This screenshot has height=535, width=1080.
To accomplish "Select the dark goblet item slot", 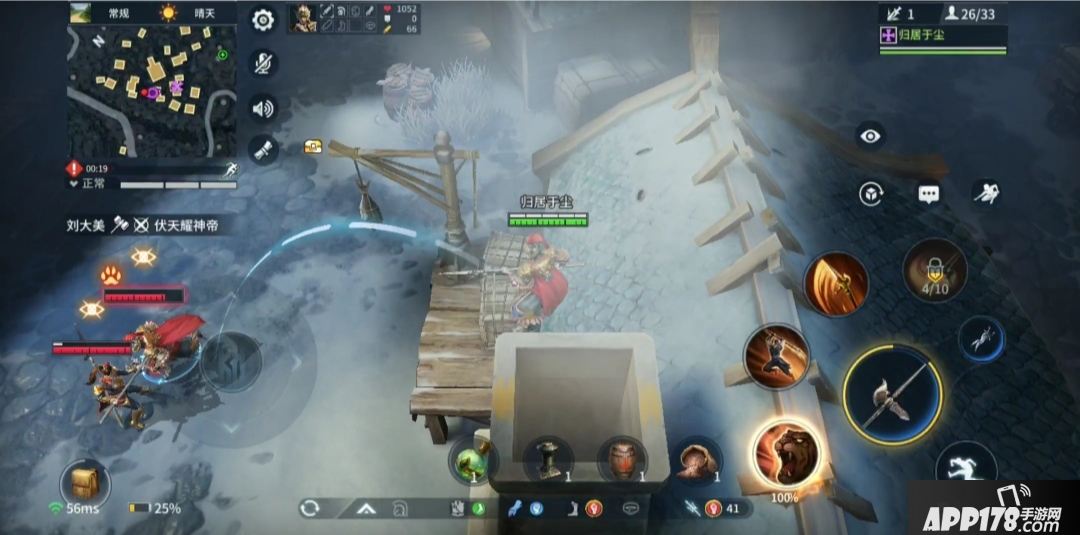I will (x=548, y=461).
